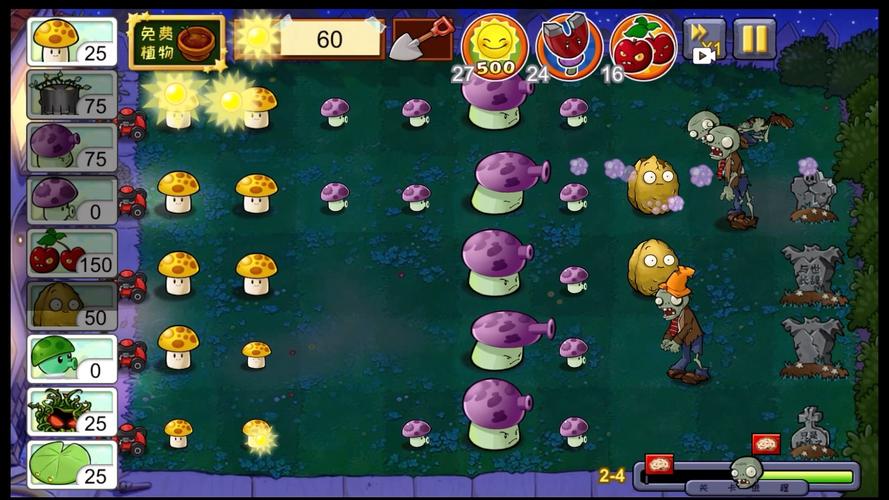Viewport: 889px width, 500px height.
Task: Pick the Fume-shroom seed packet
Action: (72, 147)
